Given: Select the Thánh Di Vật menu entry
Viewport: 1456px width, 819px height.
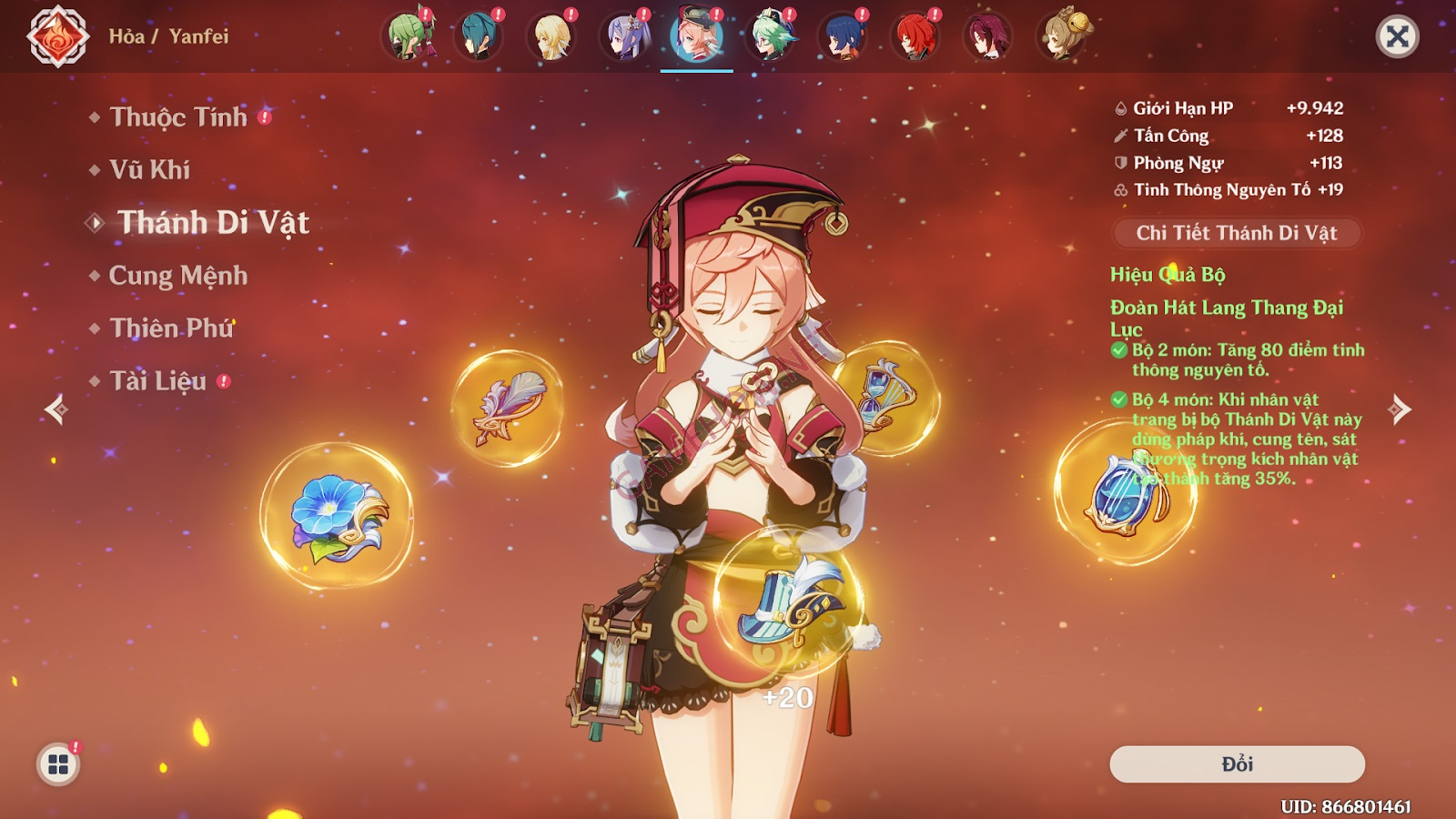Looking at the screenshot, I should tap(213, 223).
